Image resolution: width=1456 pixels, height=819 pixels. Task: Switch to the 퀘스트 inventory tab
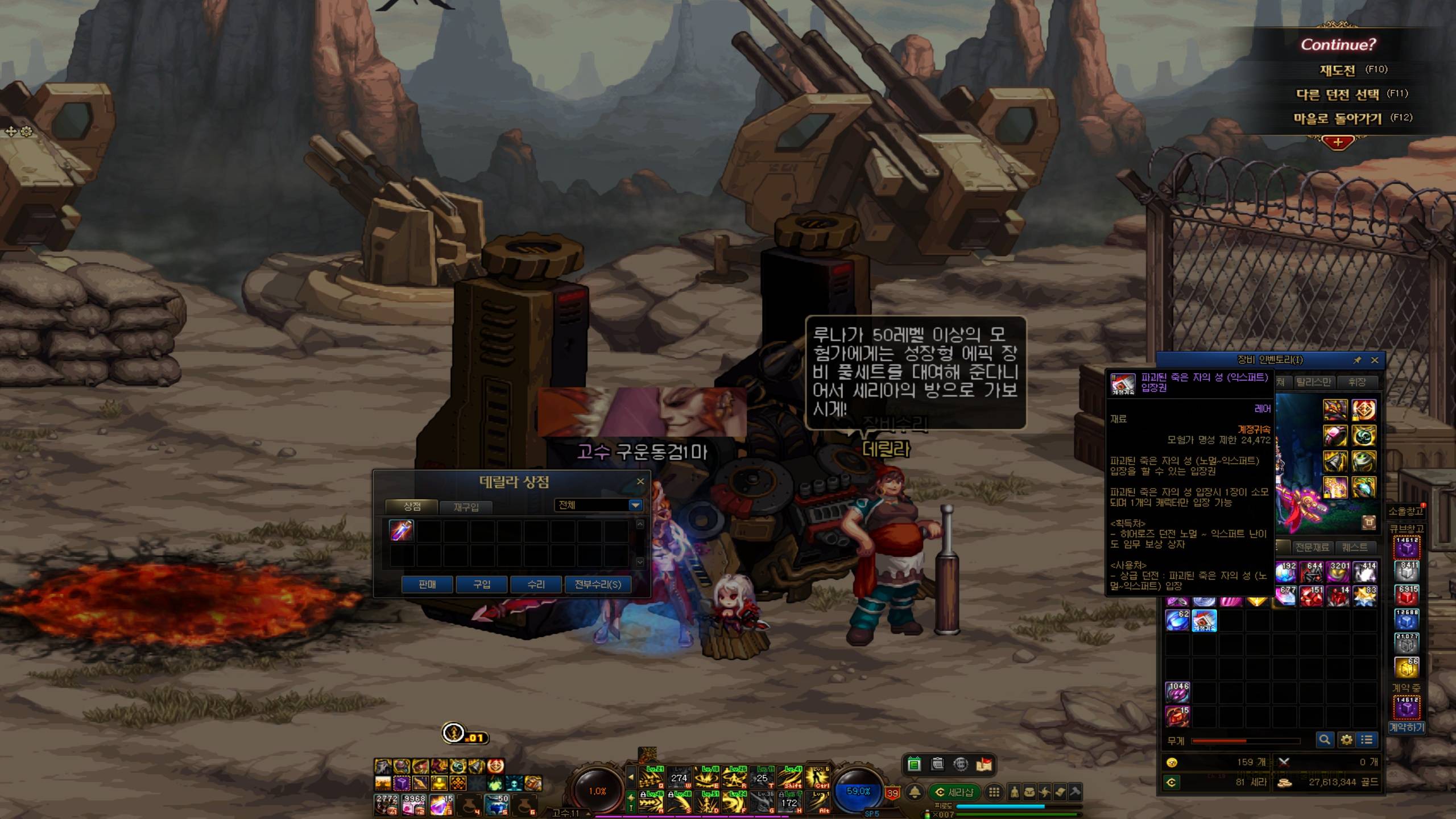coord(1355,547)
